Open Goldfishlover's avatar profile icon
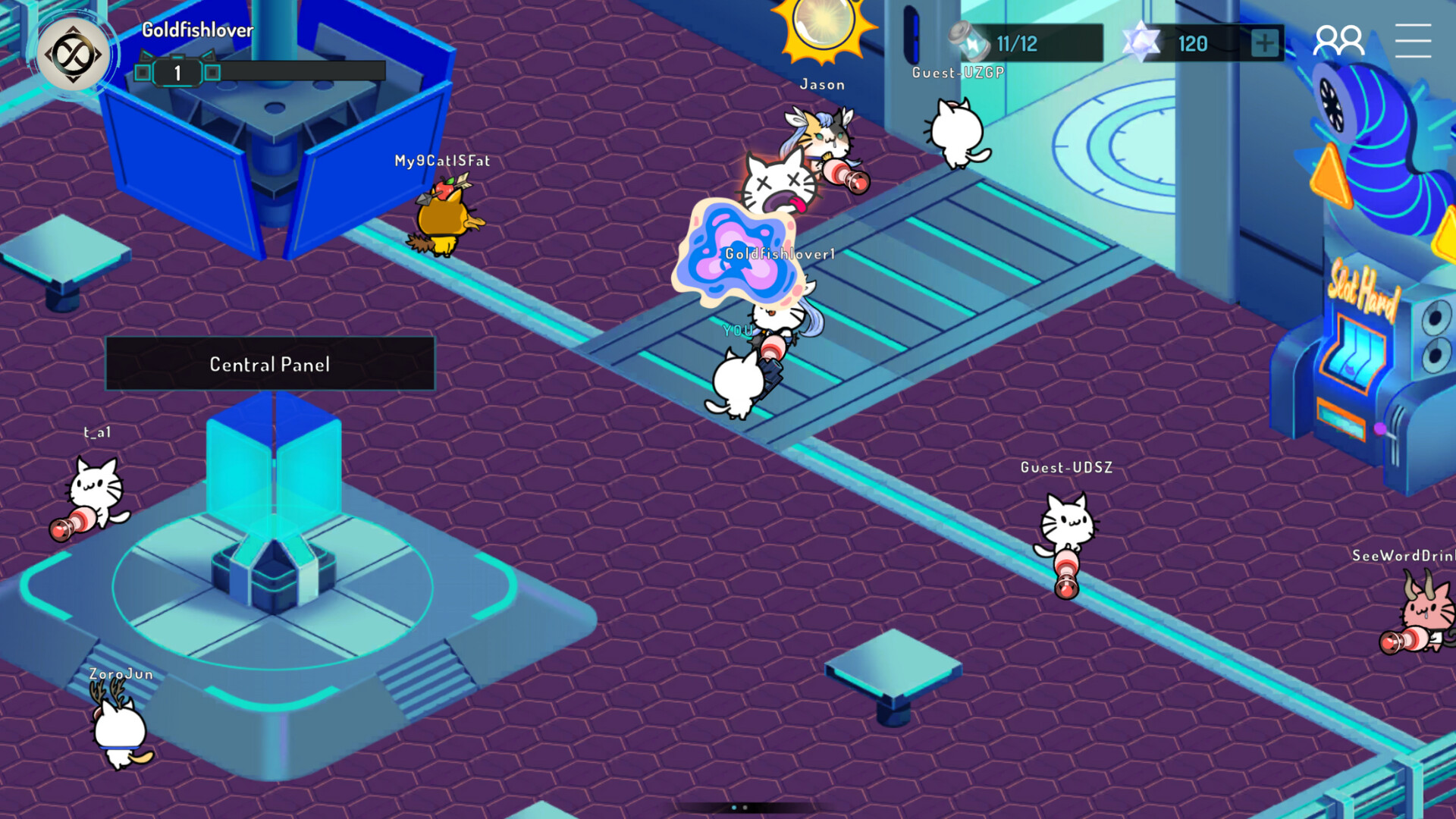 [x=74, y=52]
